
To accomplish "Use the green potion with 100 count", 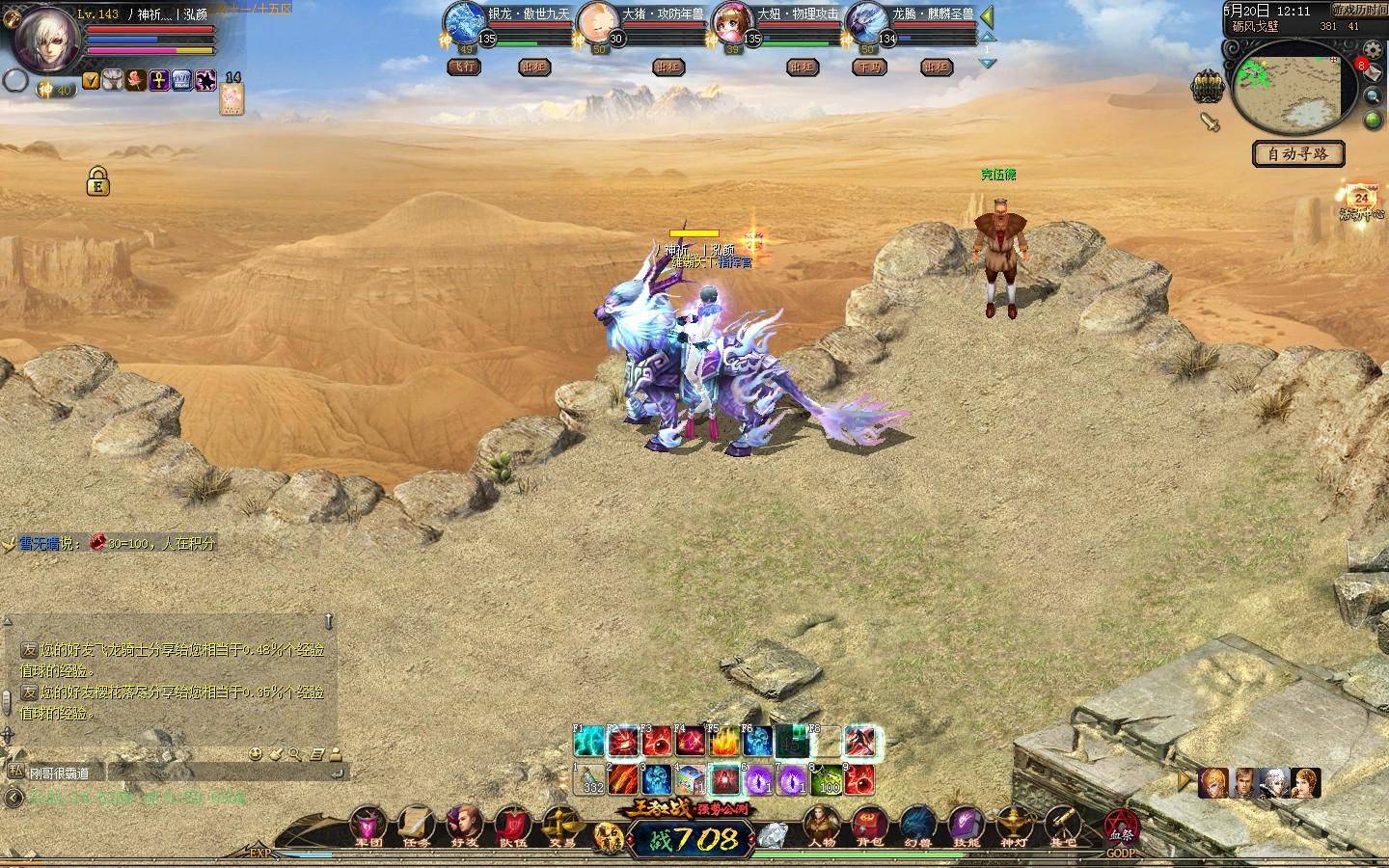I will (x=828, y=777).
